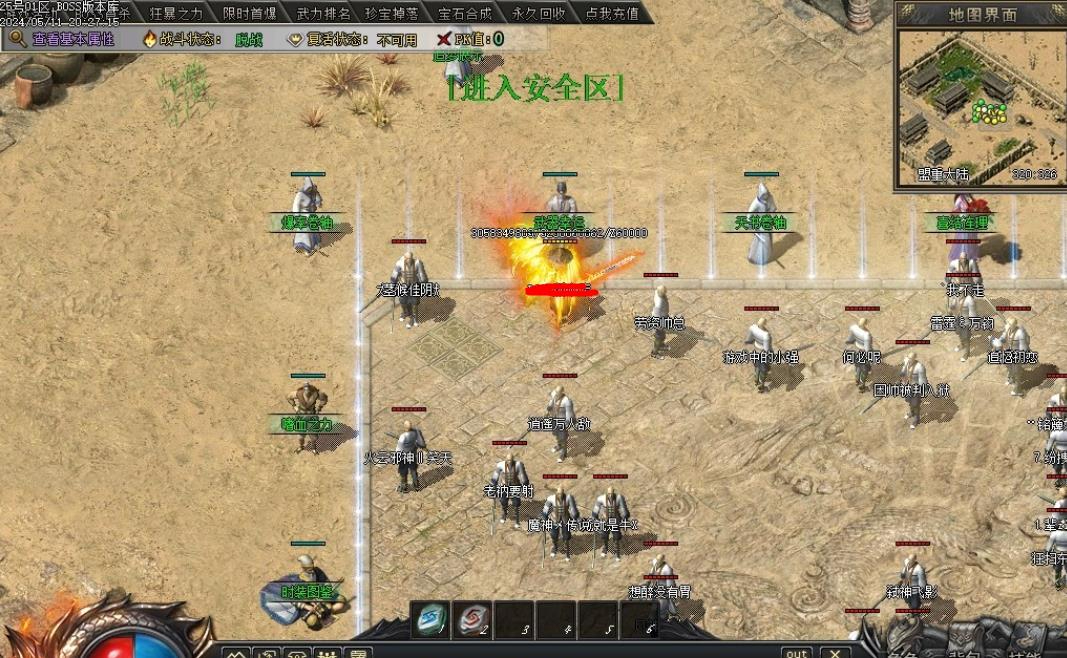This screenshot has height=658, width=1067.
Task: Choose the 宝石合成 gem crafting tab
Action: click(x=465, y=13)
